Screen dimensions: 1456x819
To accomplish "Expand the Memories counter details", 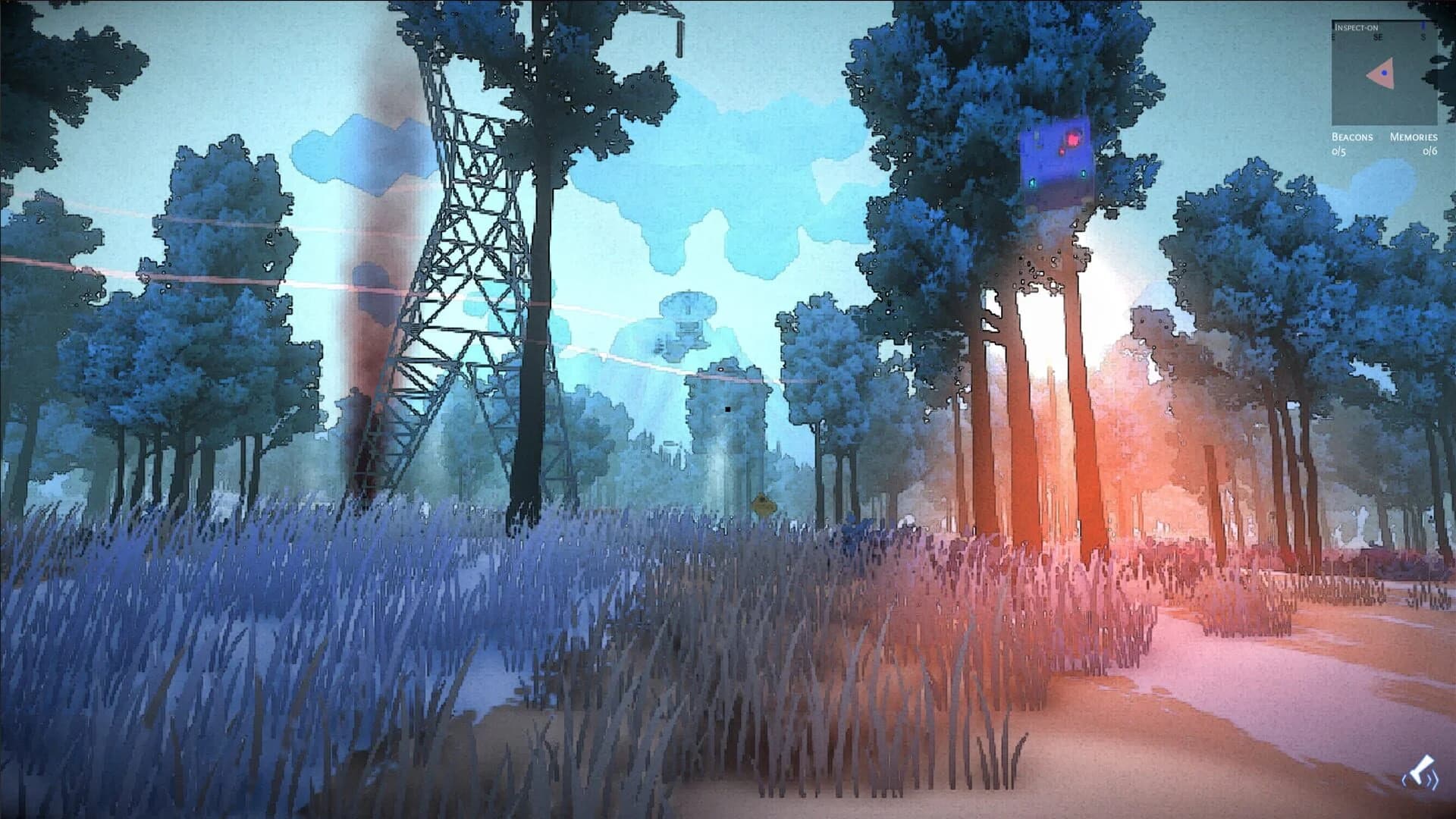I will [1414, 137].
